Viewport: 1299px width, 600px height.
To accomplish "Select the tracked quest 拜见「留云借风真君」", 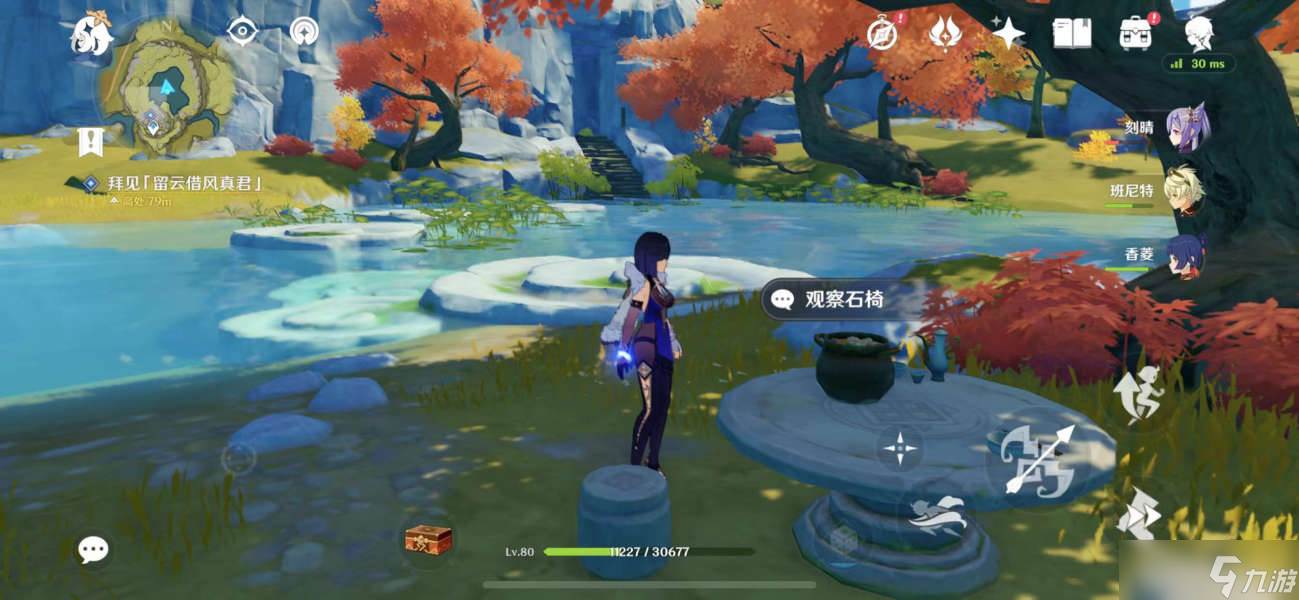I will [184, 184].
